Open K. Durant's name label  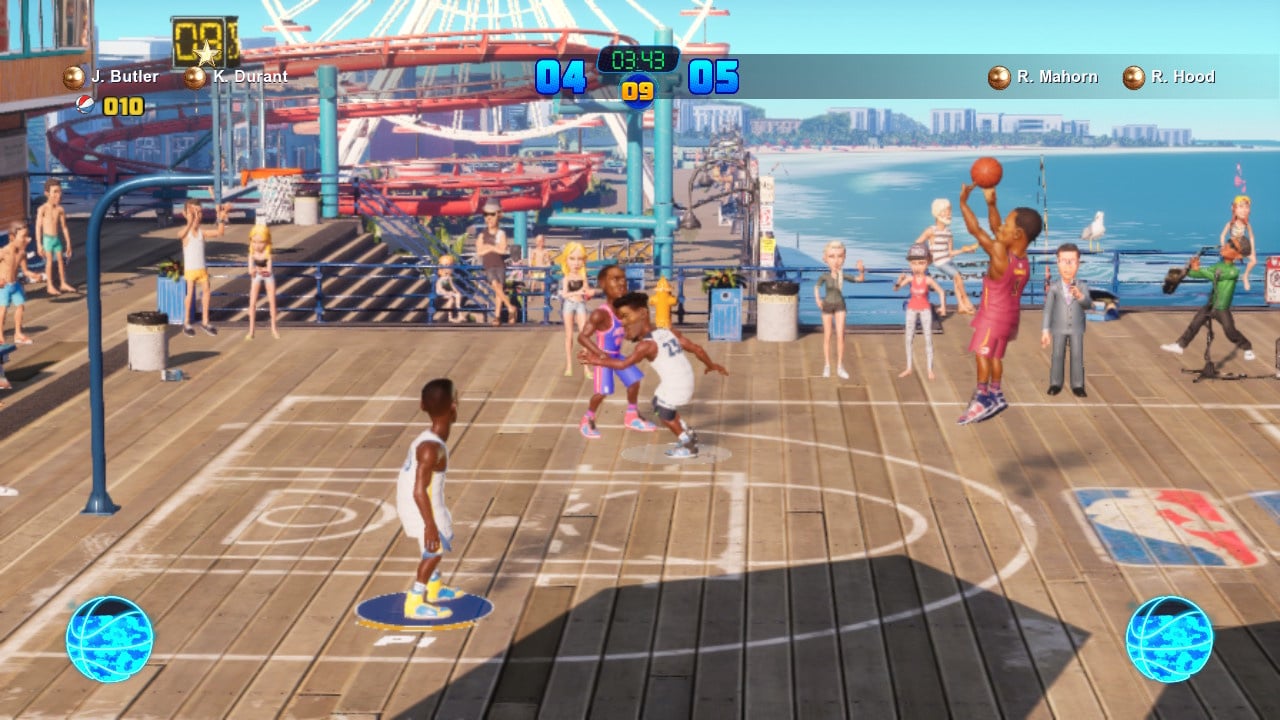click(x=252, y=75)
